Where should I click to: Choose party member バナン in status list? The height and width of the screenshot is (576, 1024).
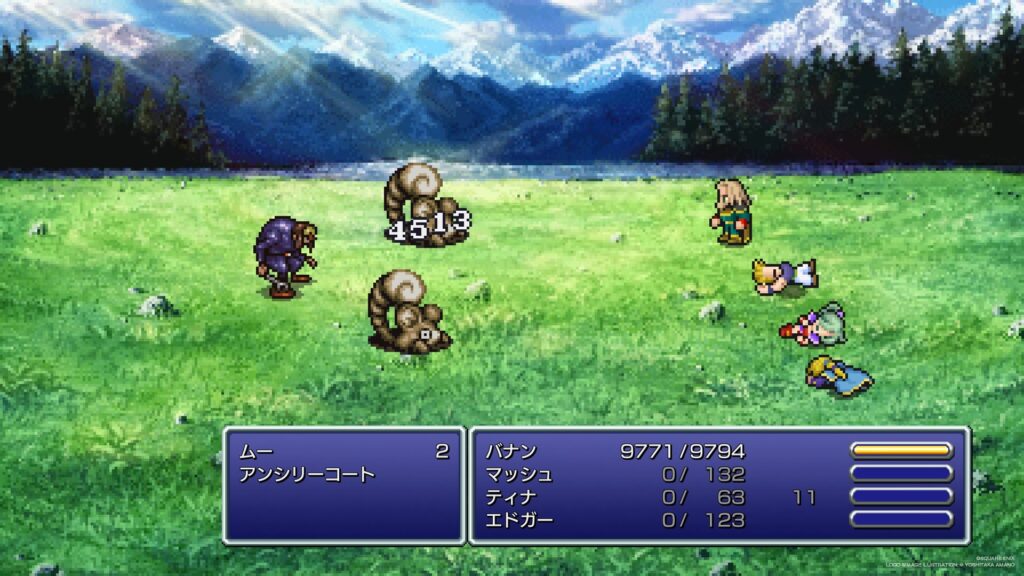[511, 452]
